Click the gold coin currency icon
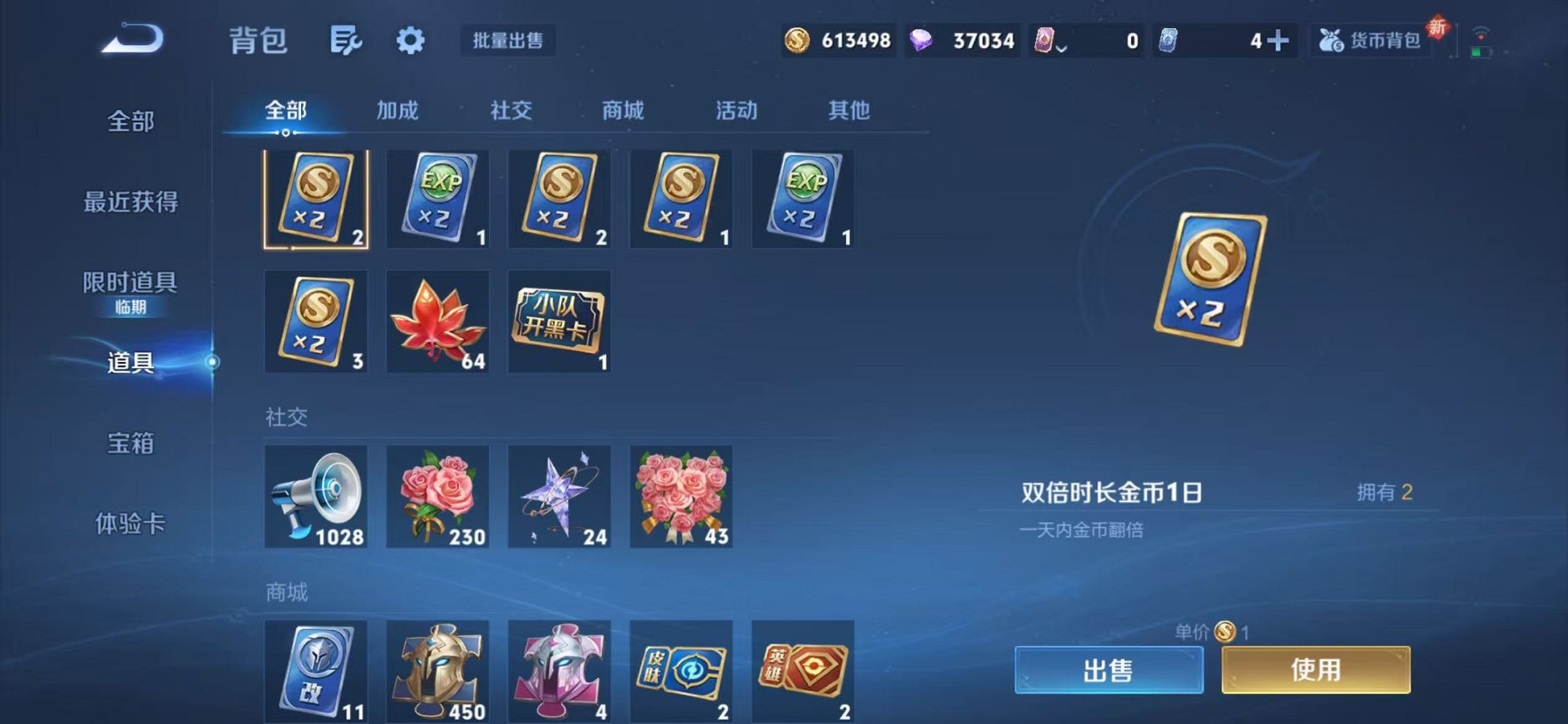 pos(799,42)
